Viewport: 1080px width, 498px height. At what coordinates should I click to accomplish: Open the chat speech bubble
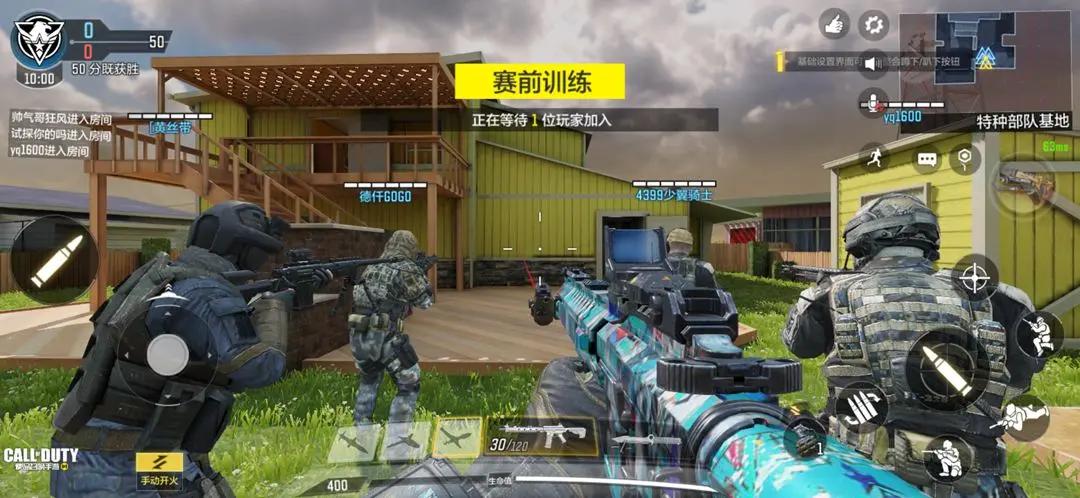(x=926, y=160)
